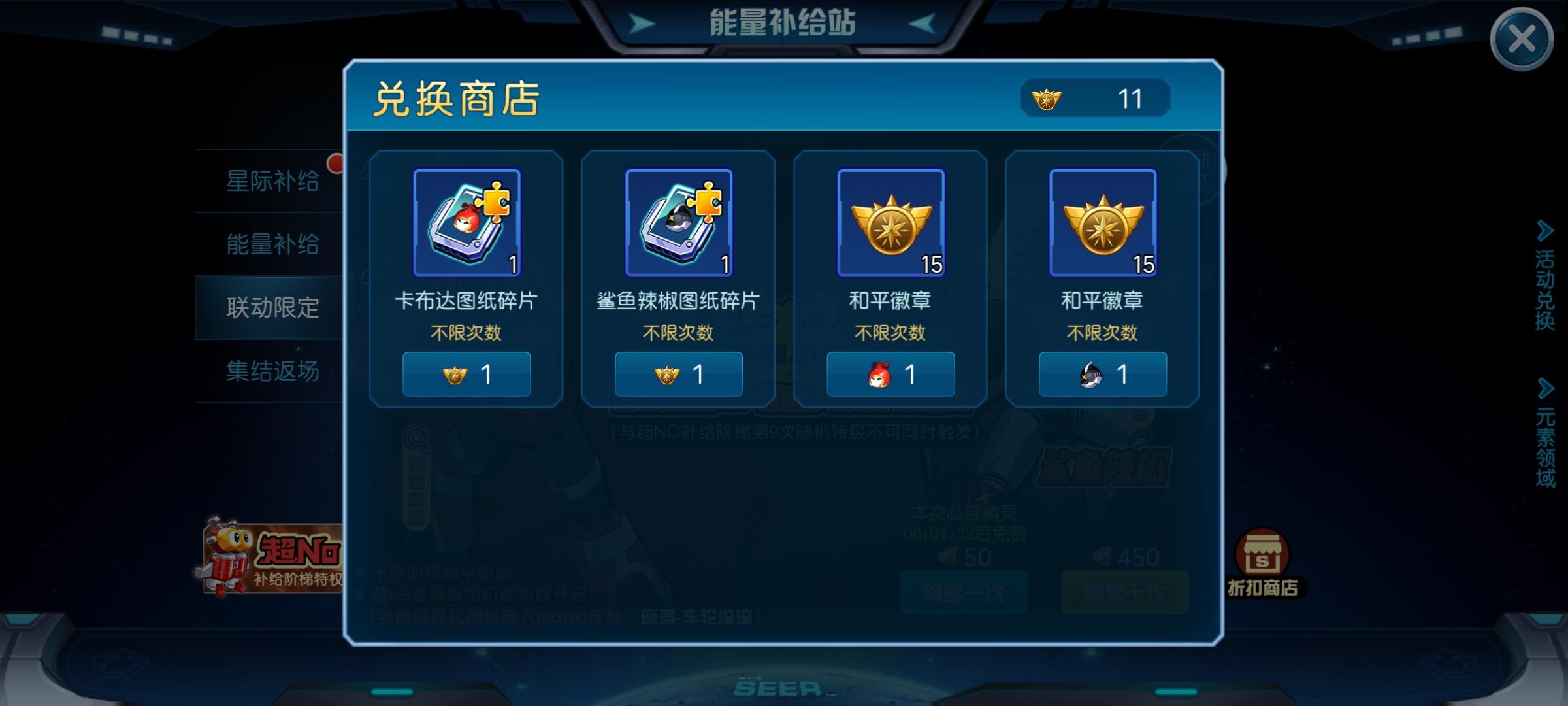Image resolution: width=1568 pixels, height=706 pixels.
Task: Toggle the 联动限定 category selection
Action: click(x=274, y=307)
